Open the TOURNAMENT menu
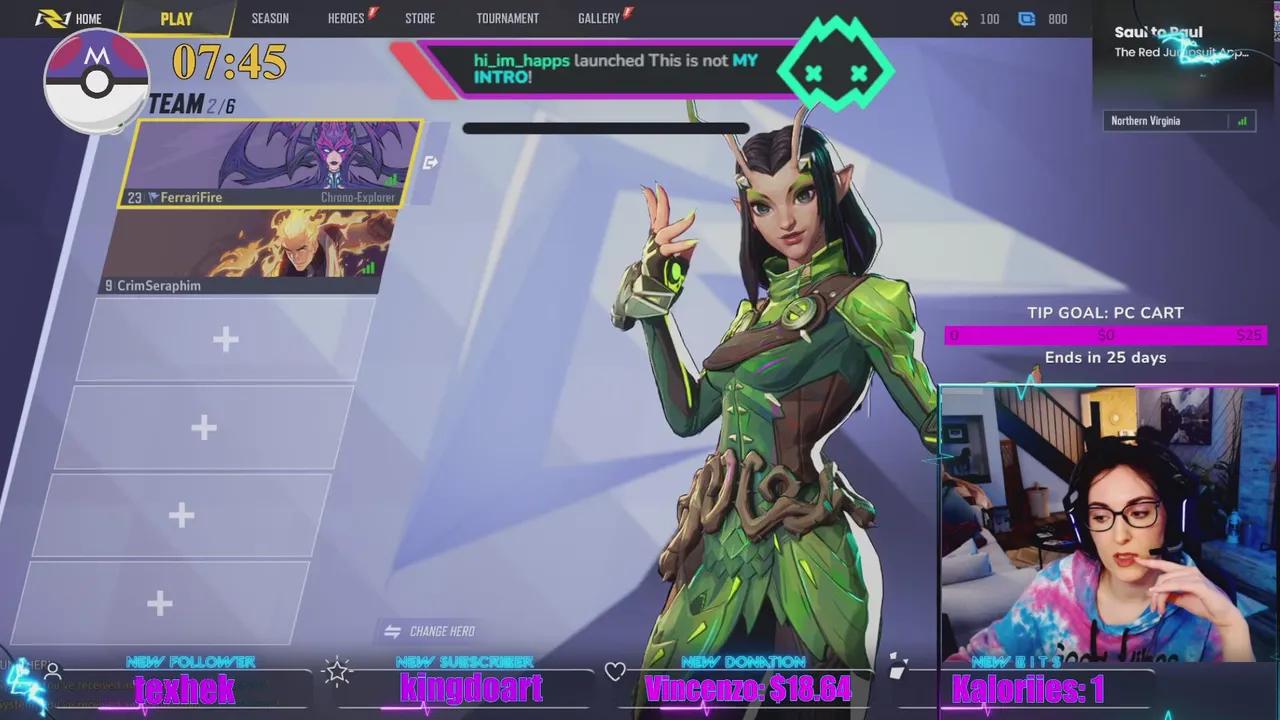Screen dimensions: 1280x720 coord(507,17)
